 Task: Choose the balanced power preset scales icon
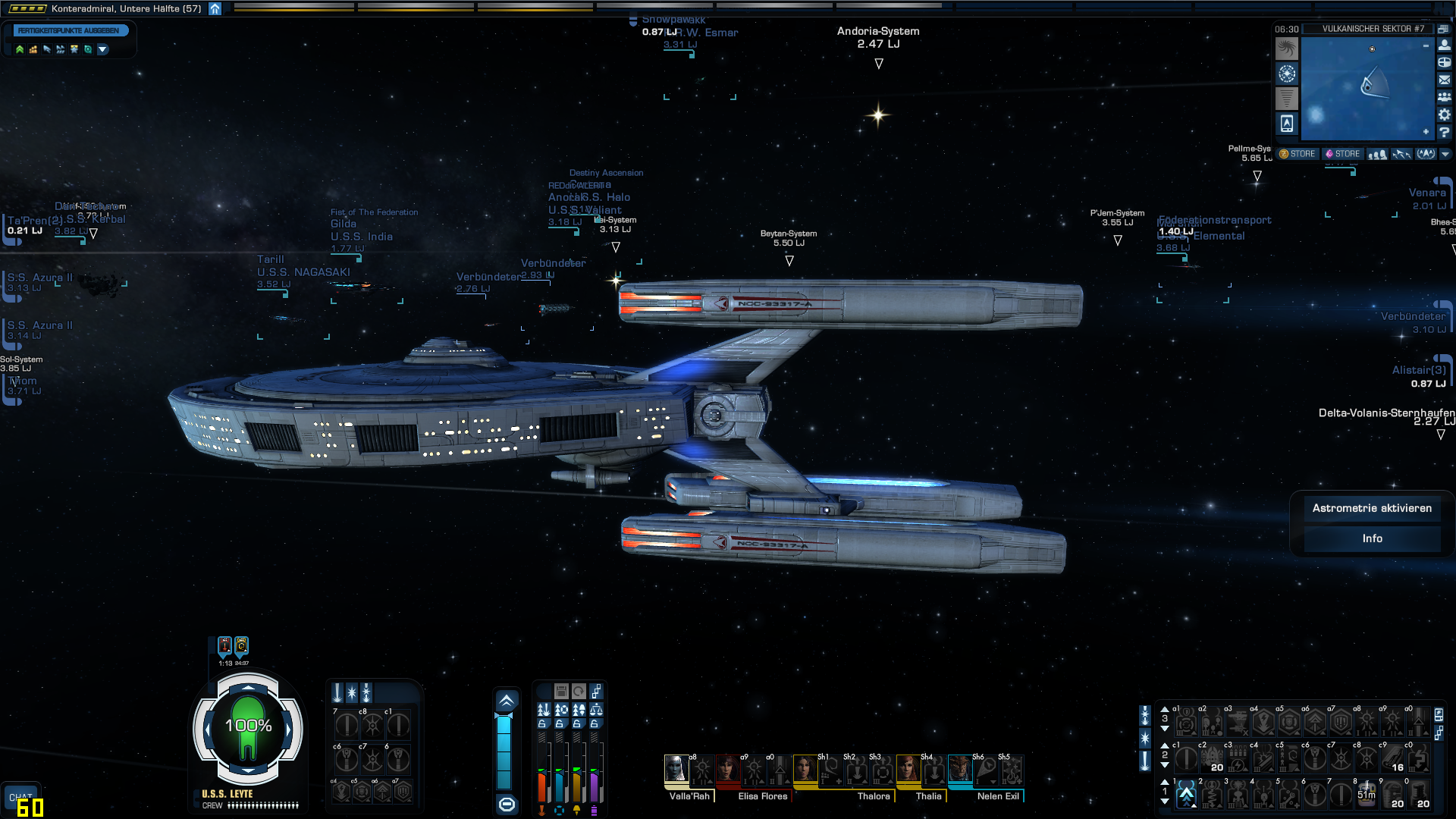click(597, 710)
